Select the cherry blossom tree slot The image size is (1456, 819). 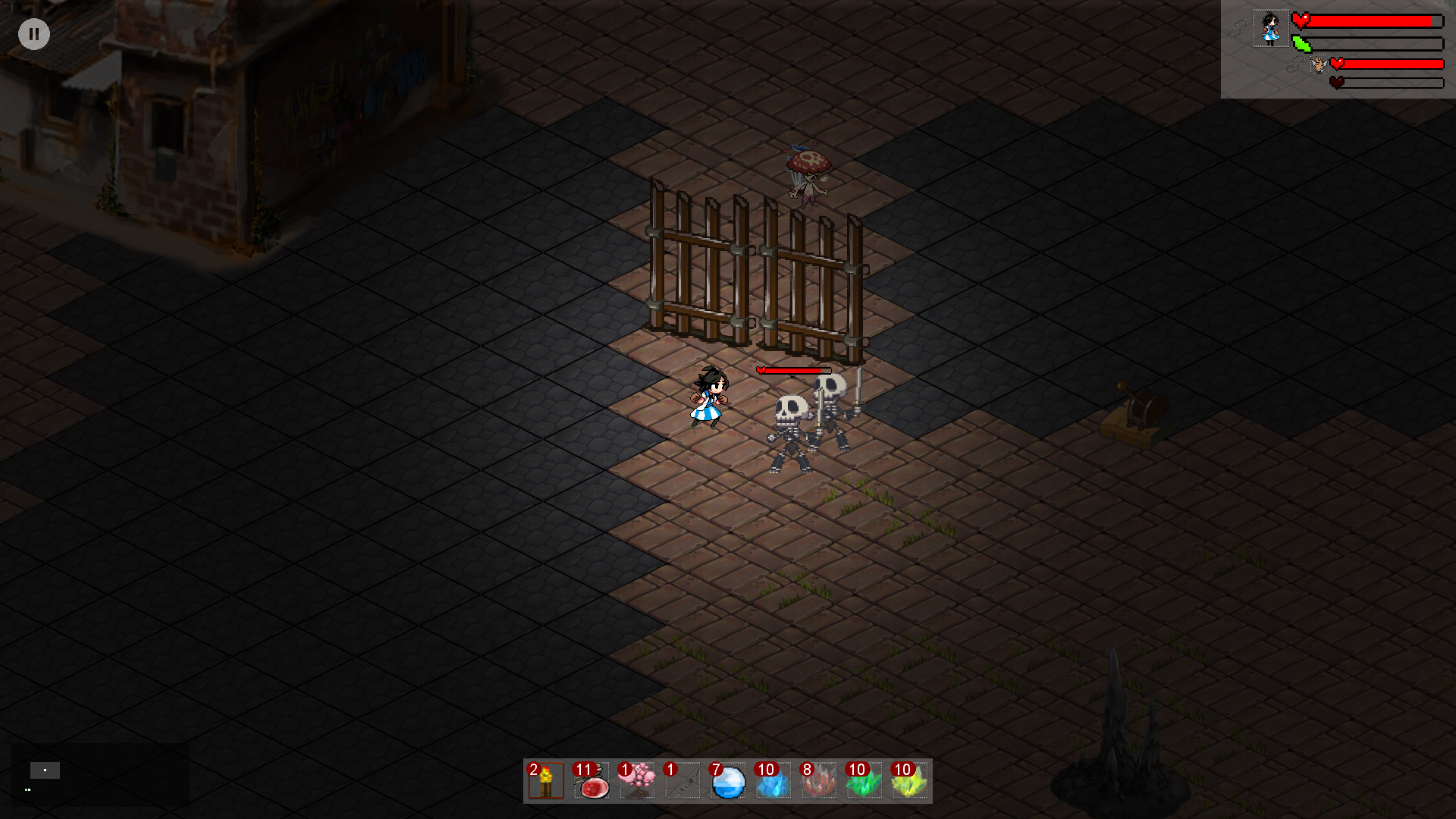point(637,781)
